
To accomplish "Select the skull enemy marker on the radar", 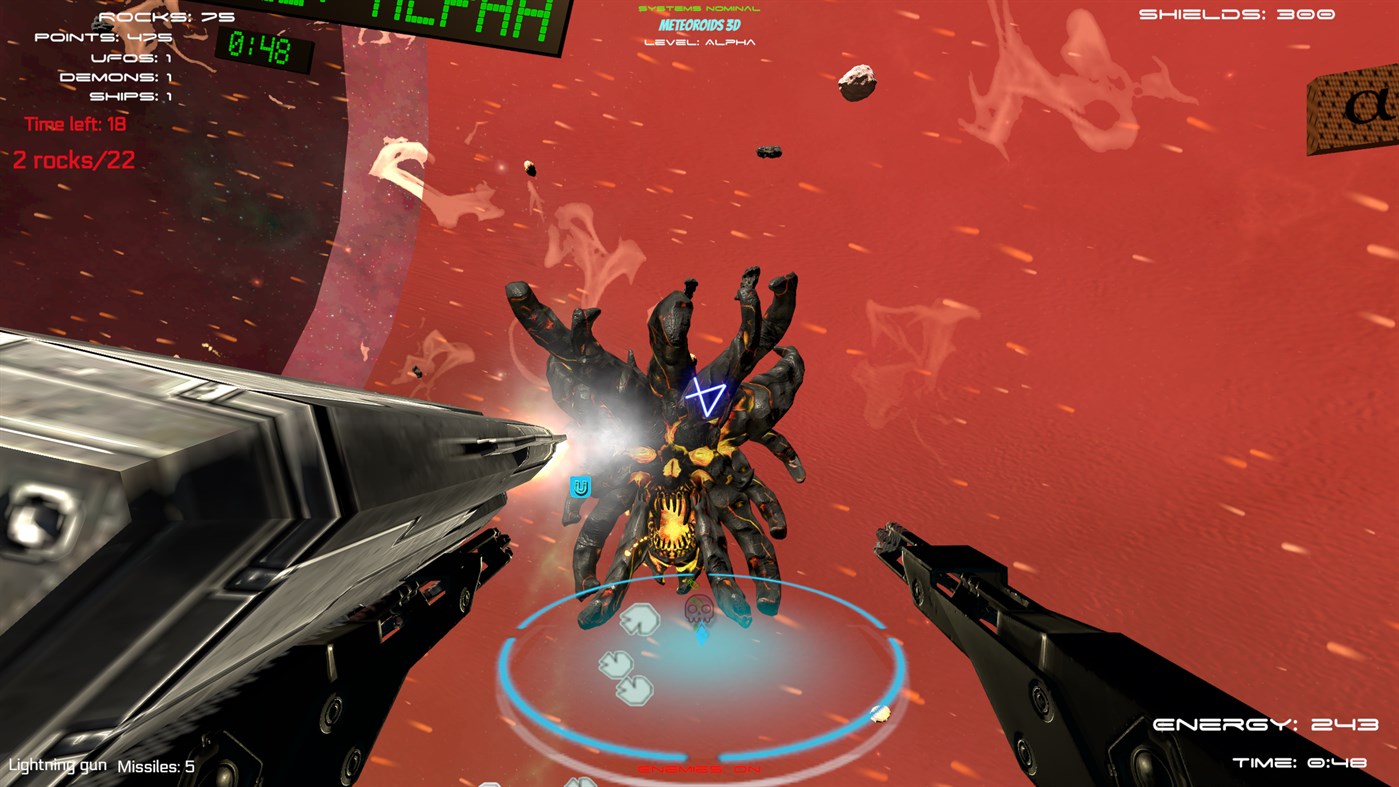I will (x=696, y=610).
